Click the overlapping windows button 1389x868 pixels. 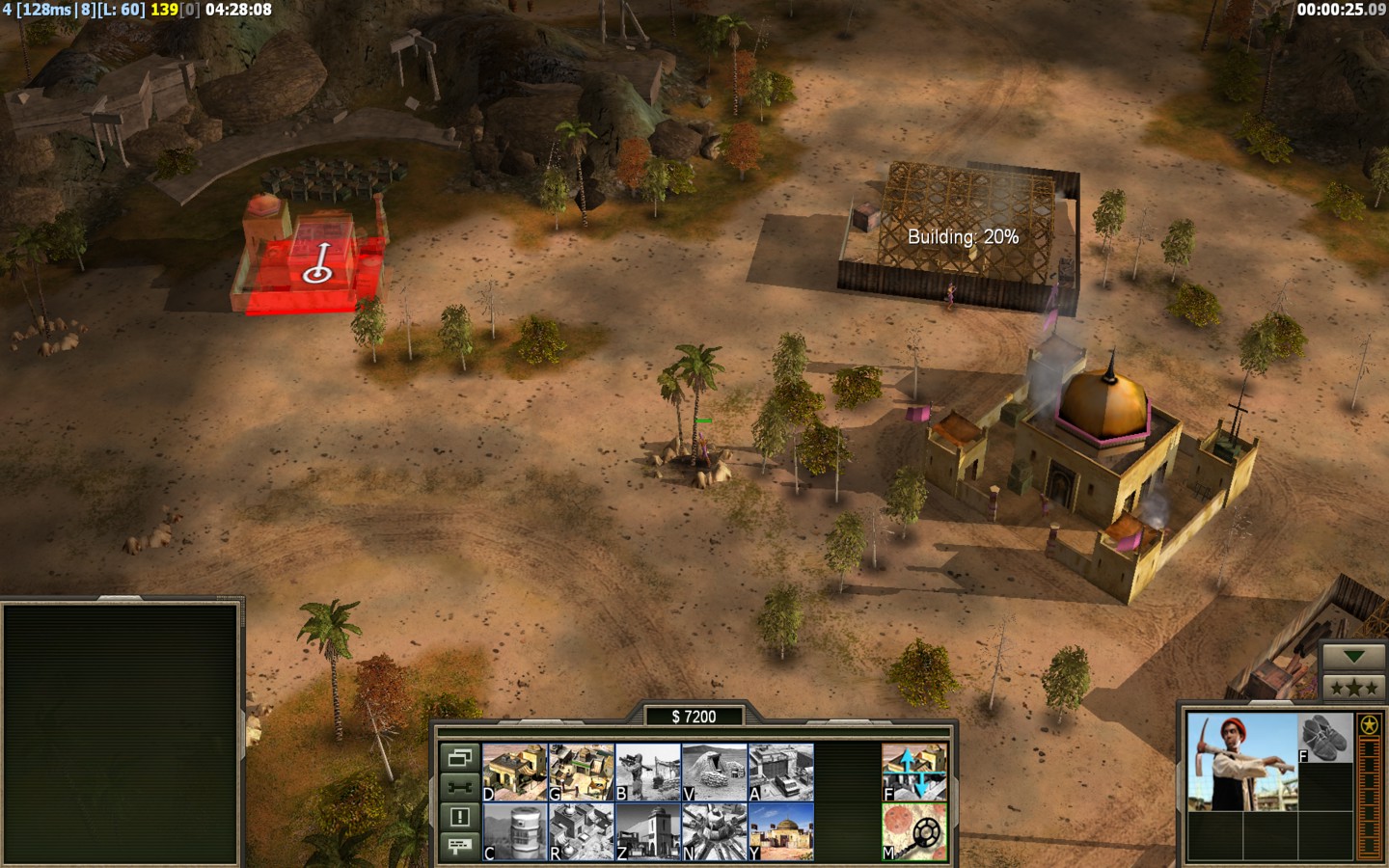[x=459, y=757]
